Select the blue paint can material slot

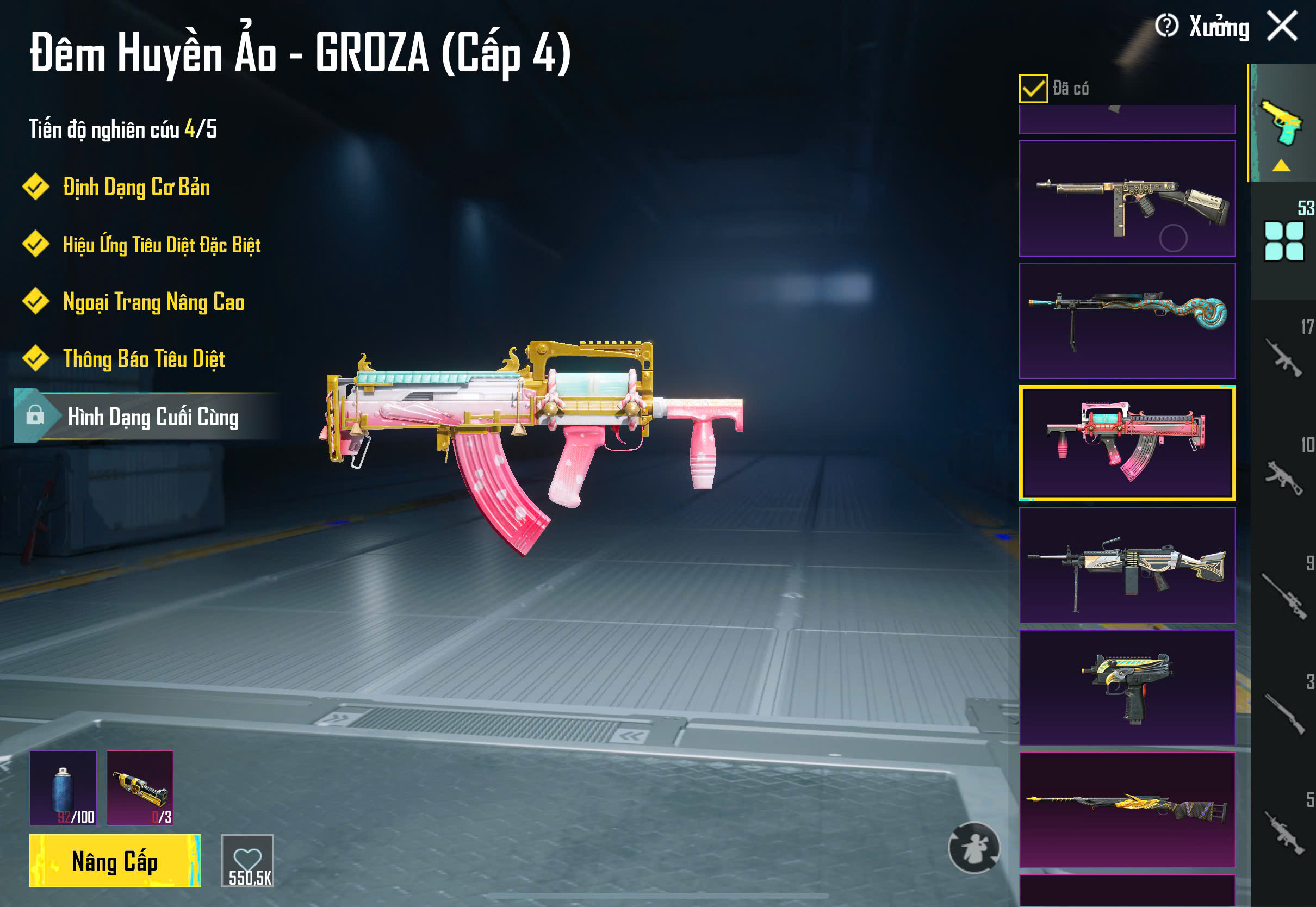(63, 788)
